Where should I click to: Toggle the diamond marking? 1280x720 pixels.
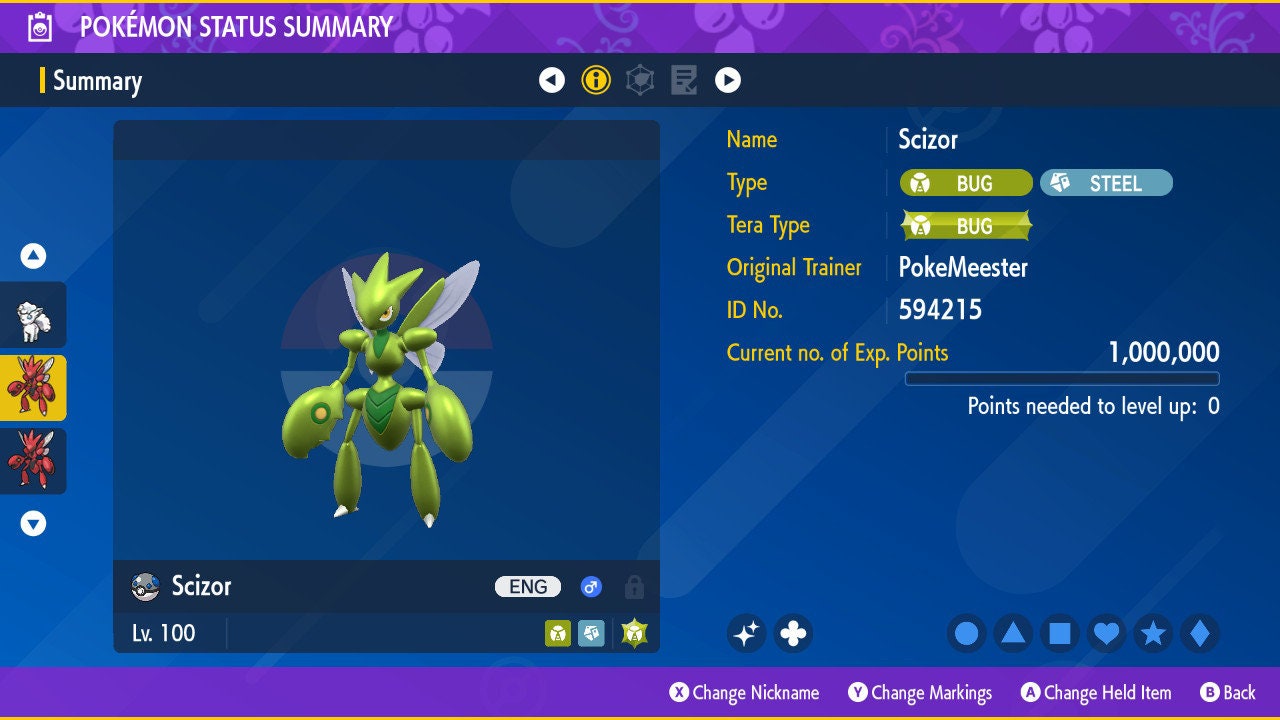pyautogui.click(x=1200, y=633)
